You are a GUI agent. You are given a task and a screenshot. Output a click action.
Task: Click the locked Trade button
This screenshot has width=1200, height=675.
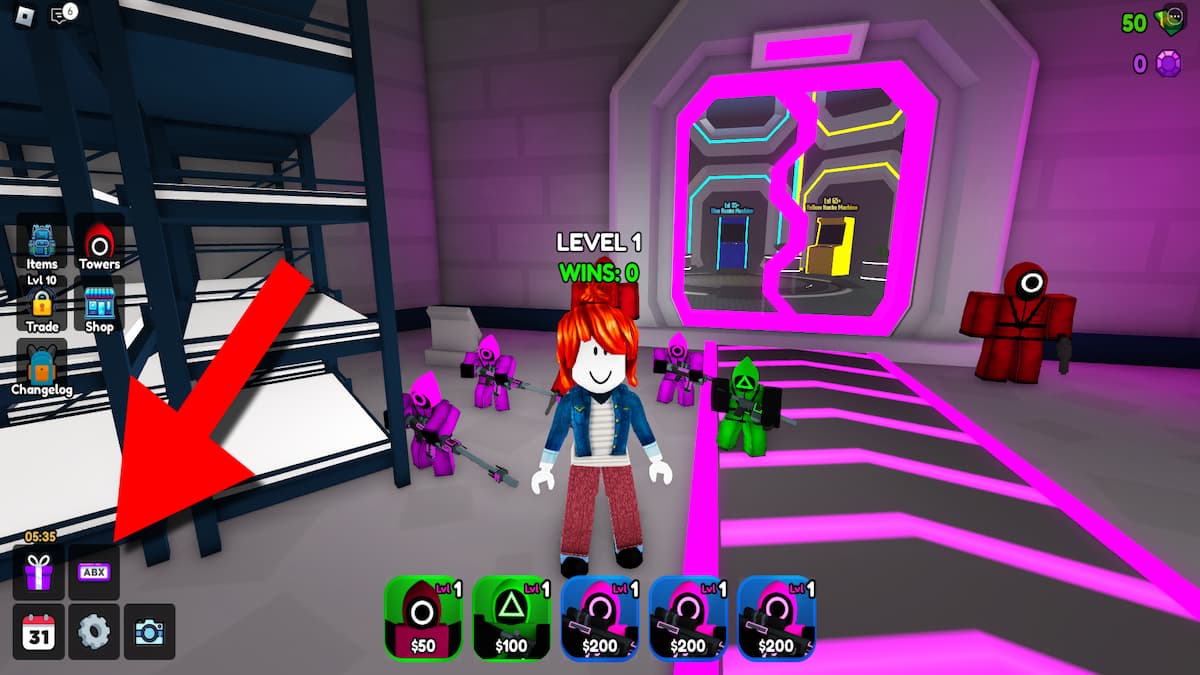(42, 308)
